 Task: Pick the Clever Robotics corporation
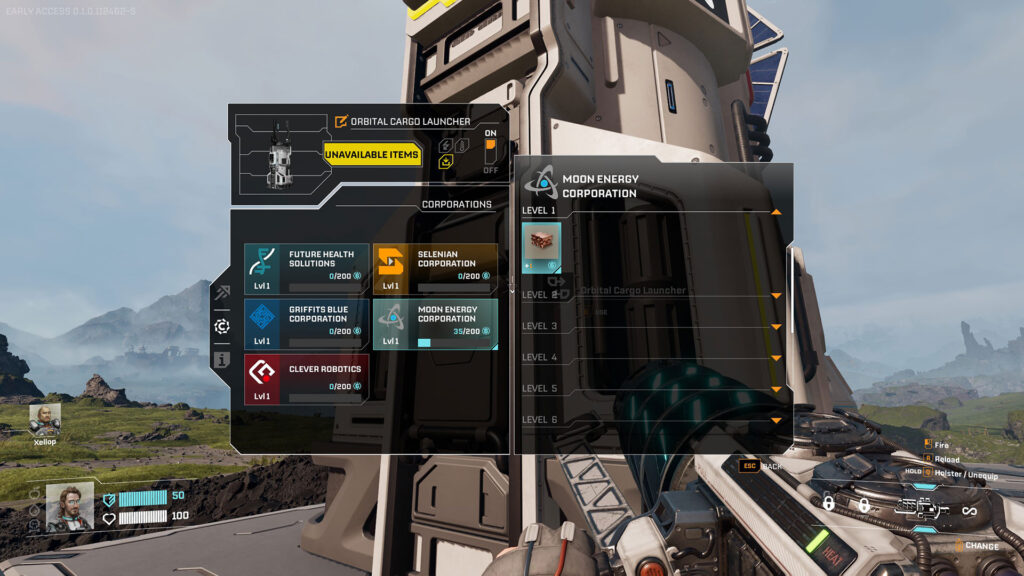(306, 379)
